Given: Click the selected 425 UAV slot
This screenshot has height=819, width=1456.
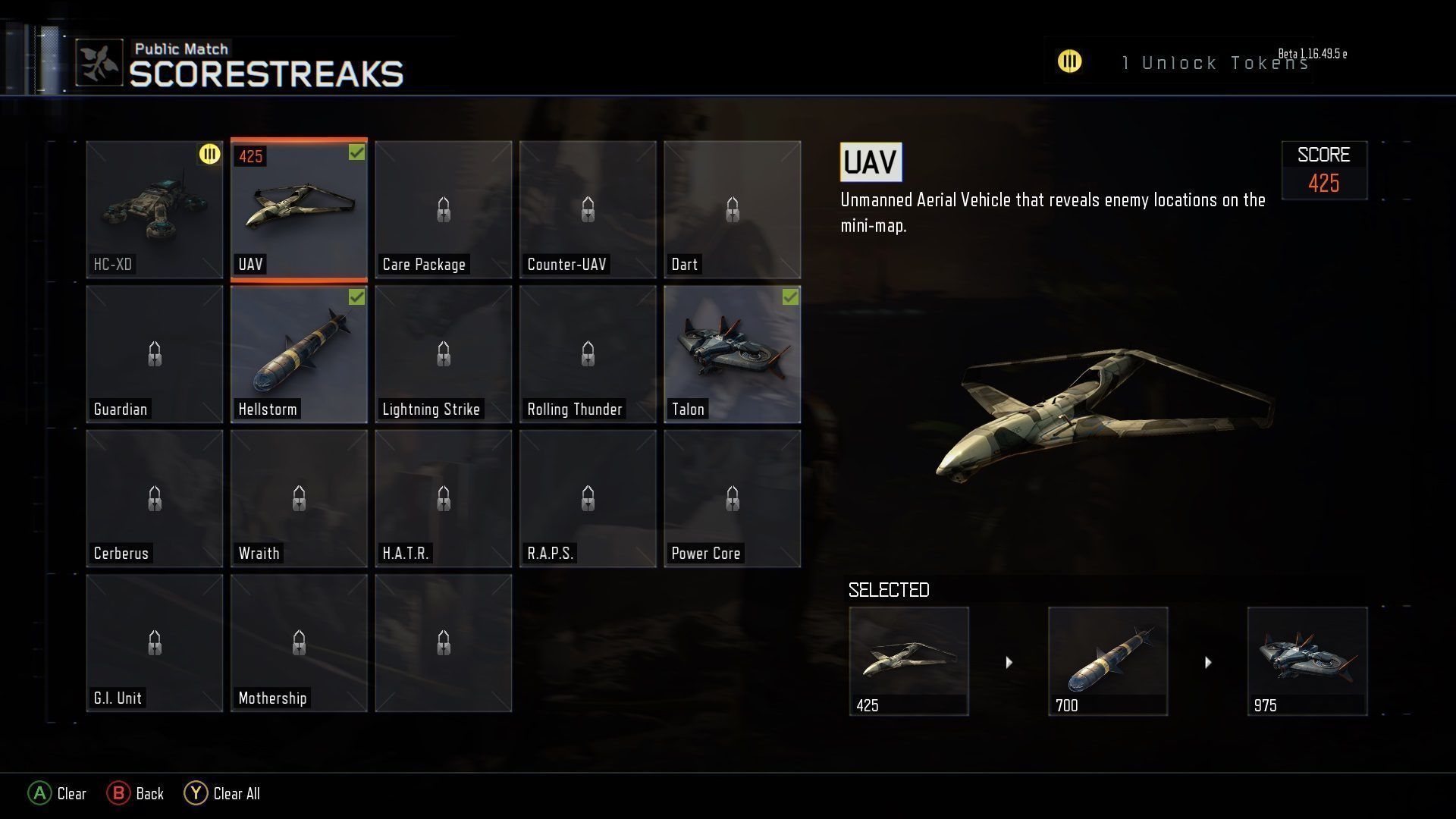Looking at the screenshot, I should pos(908,661).
